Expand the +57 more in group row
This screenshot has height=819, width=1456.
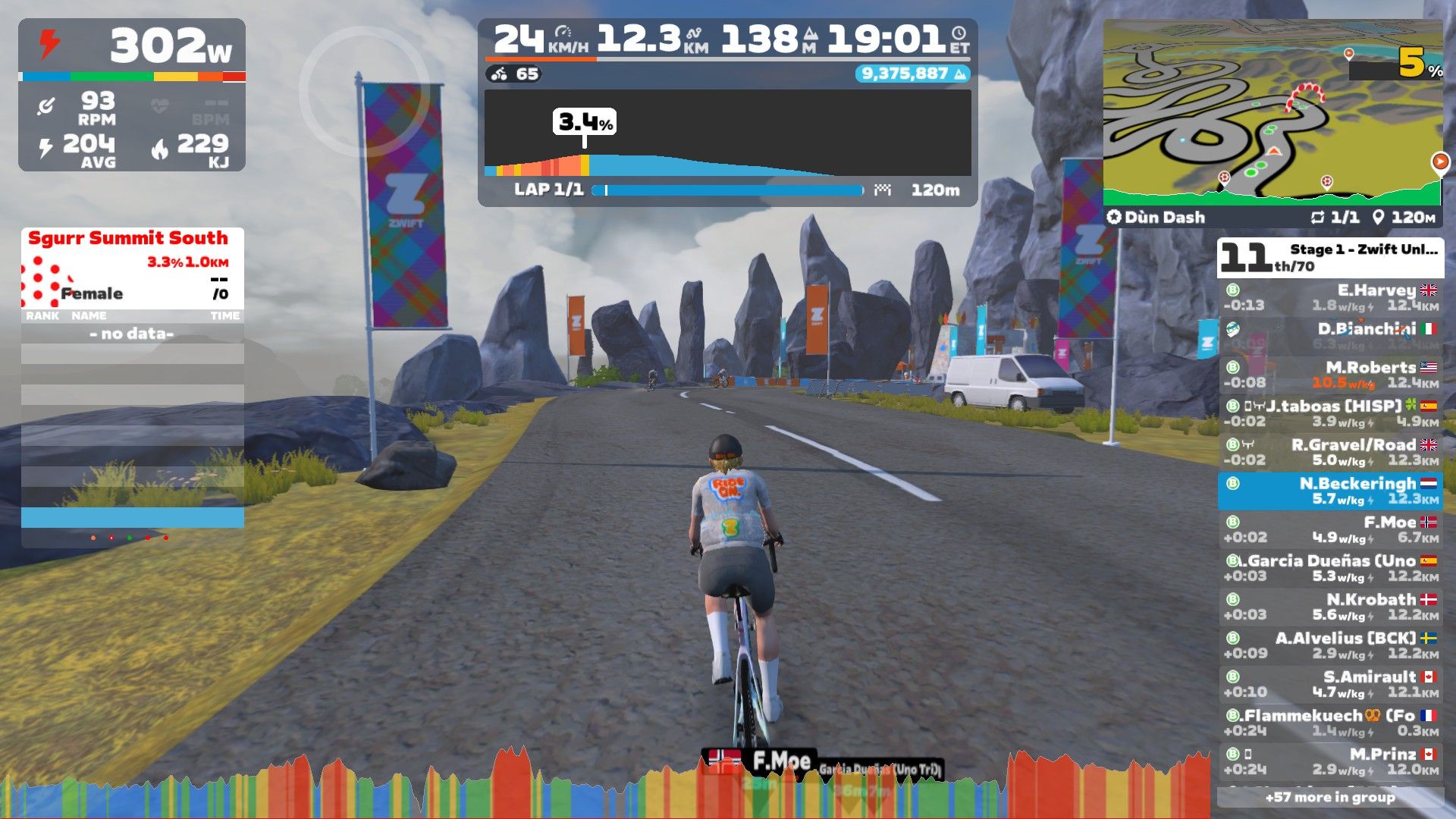pyautogui.click(x=1330, y=797)
